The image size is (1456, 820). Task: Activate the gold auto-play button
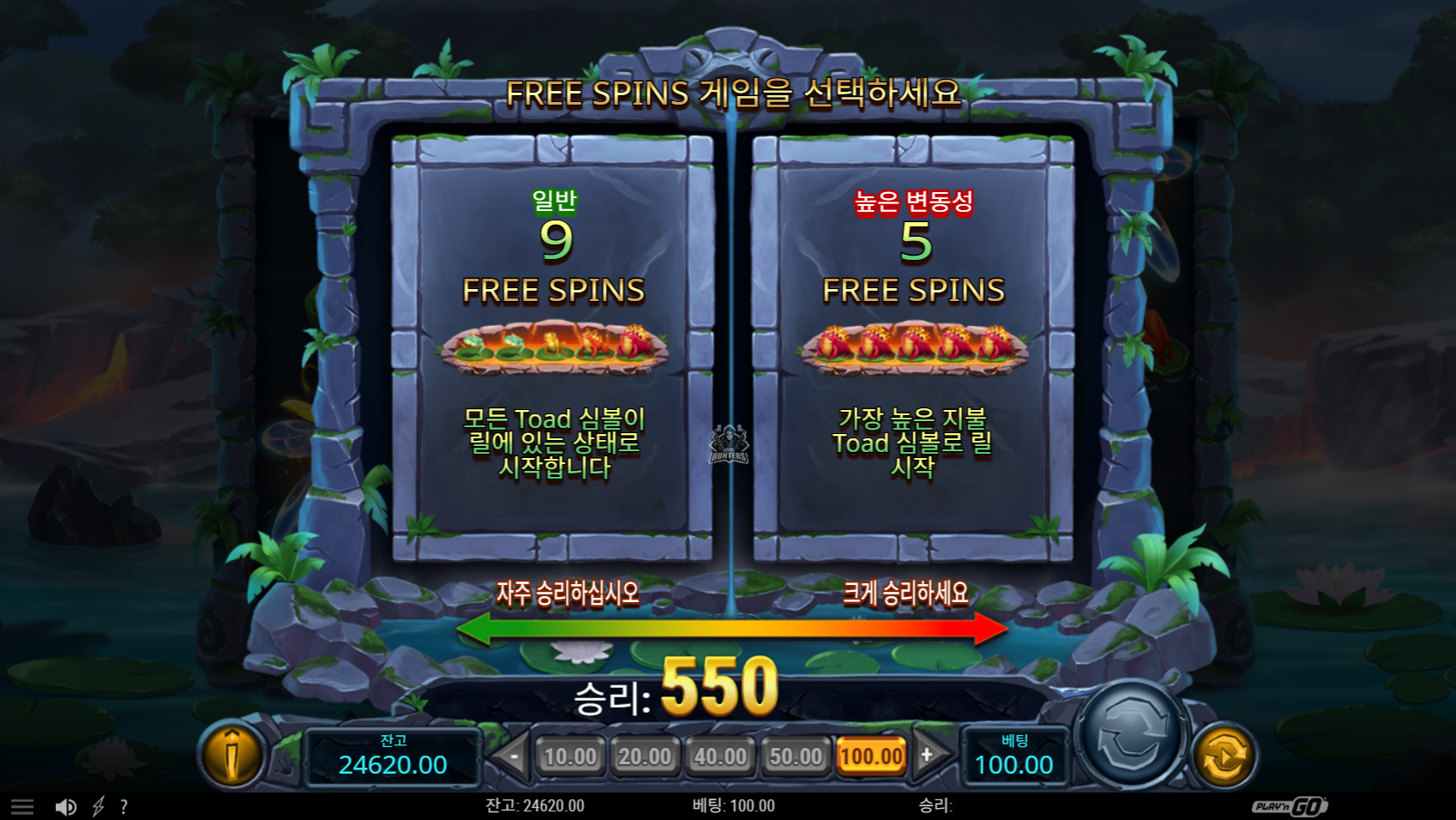(x=1224, y=756)
